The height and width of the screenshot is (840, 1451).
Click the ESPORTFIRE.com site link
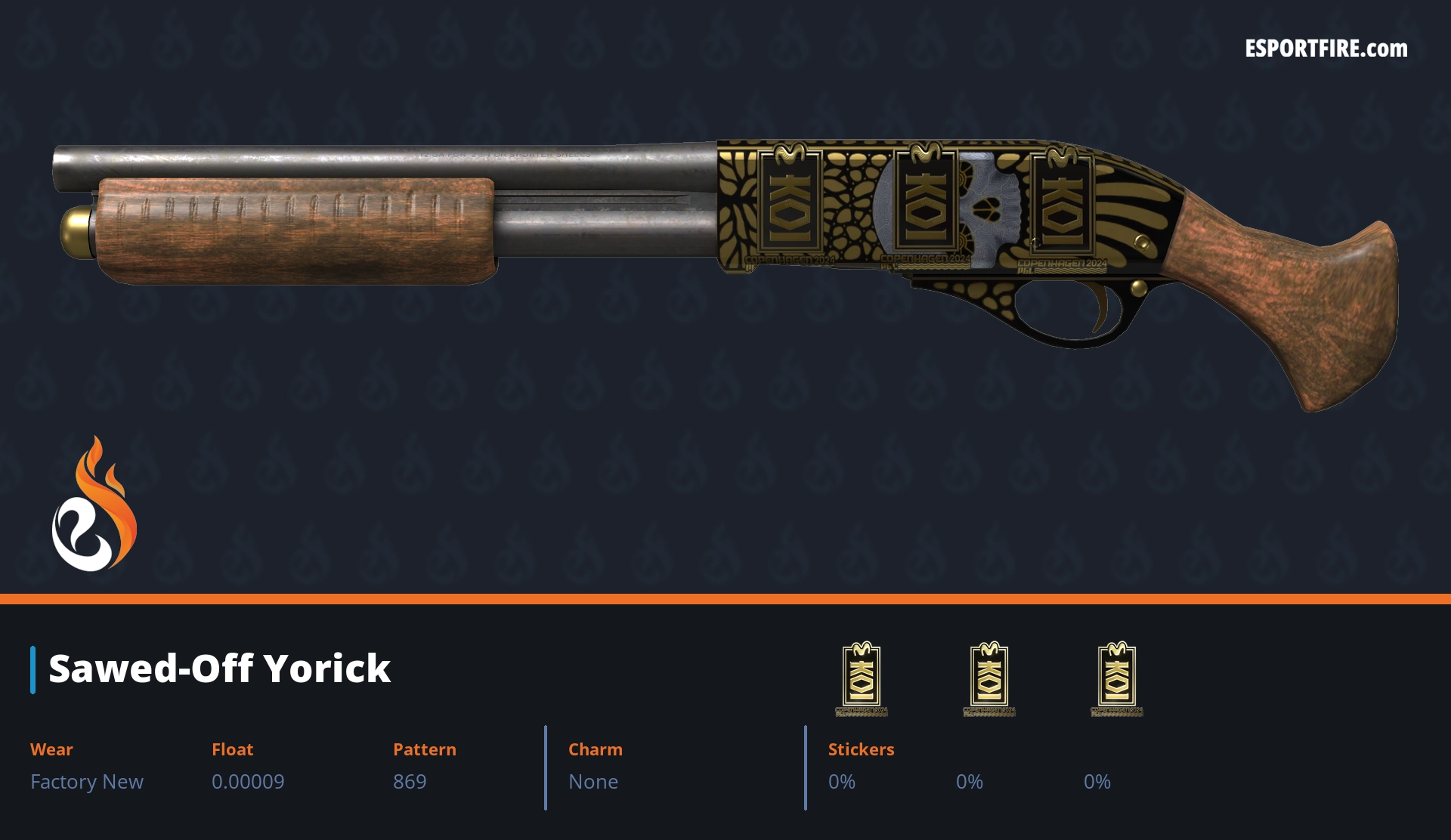1326,49
